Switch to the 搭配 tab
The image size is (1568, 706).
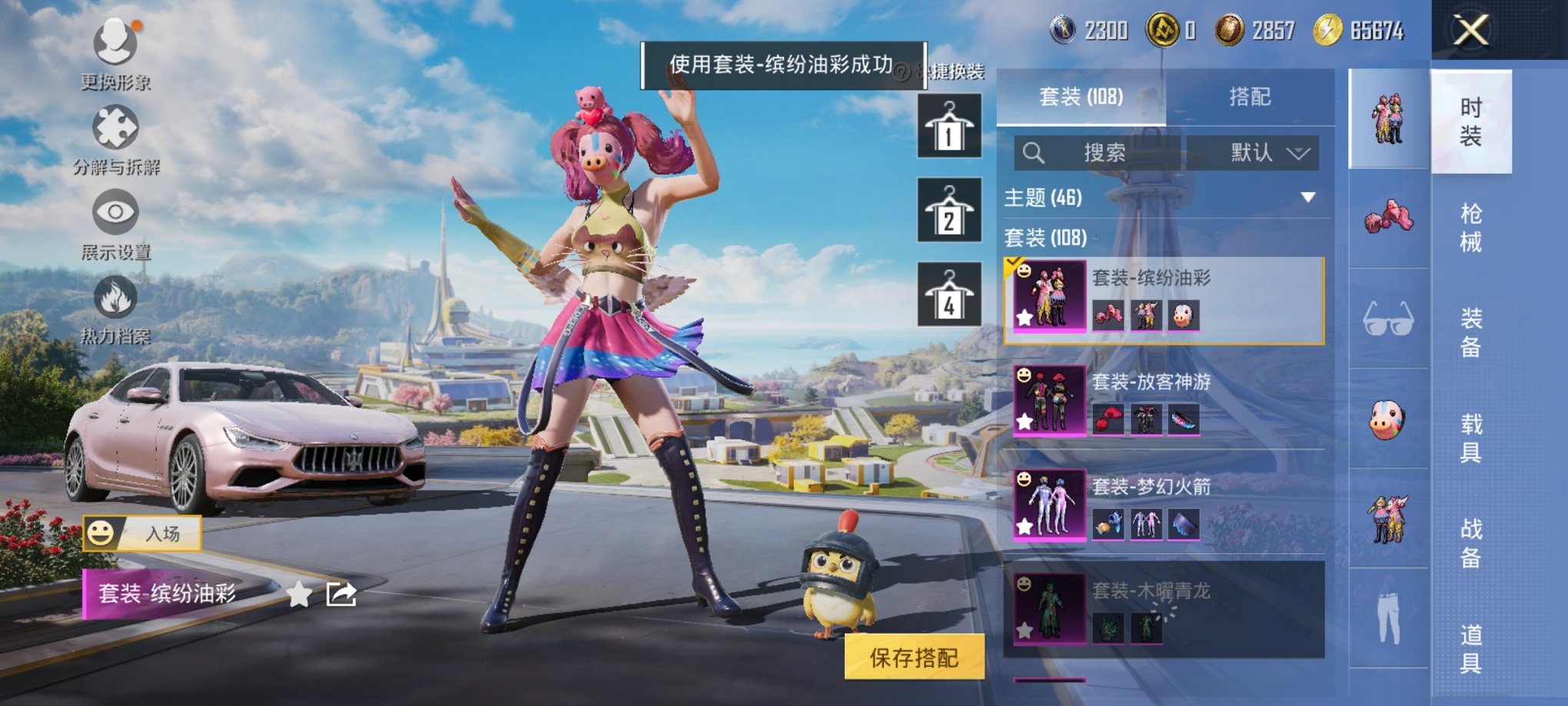(1249, 97)
